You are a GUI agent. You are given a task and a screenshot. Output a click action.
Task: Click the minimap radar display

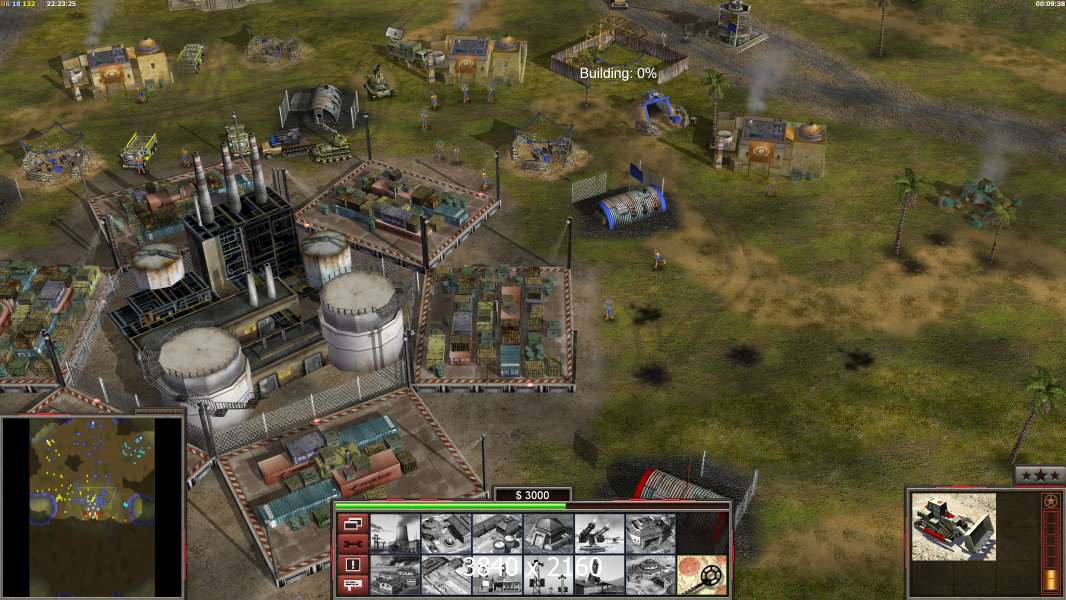pos(92,506)
